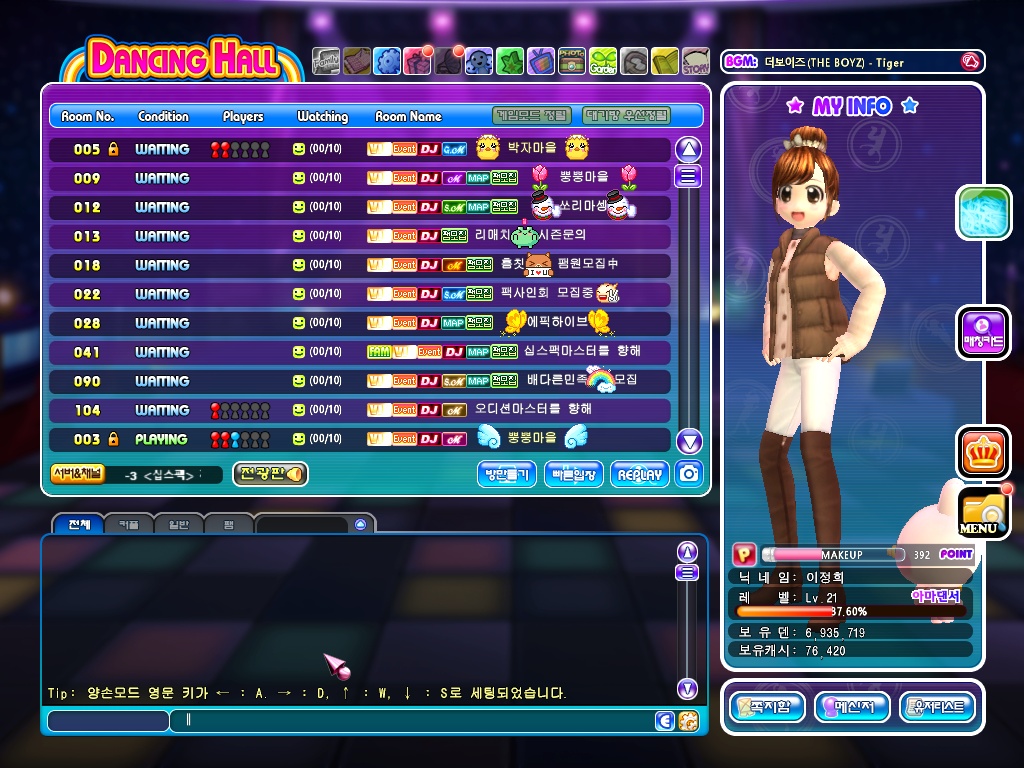Open the 쪽지함 message box

766,707
